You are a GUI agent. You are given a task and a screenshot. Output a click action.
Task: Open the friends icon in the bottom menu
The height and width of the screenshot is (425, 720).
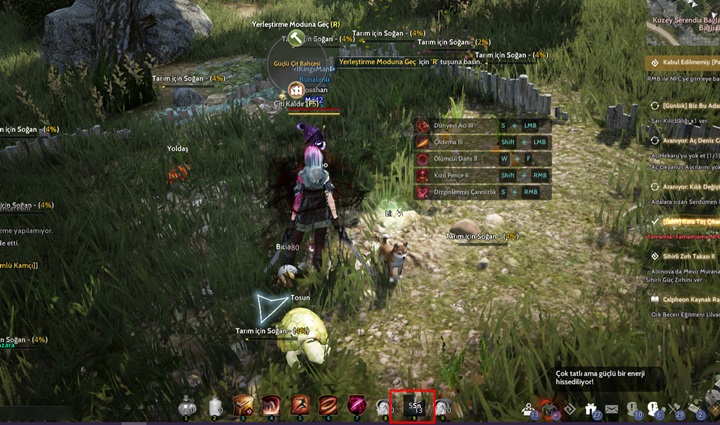click(x=527, y=409)
